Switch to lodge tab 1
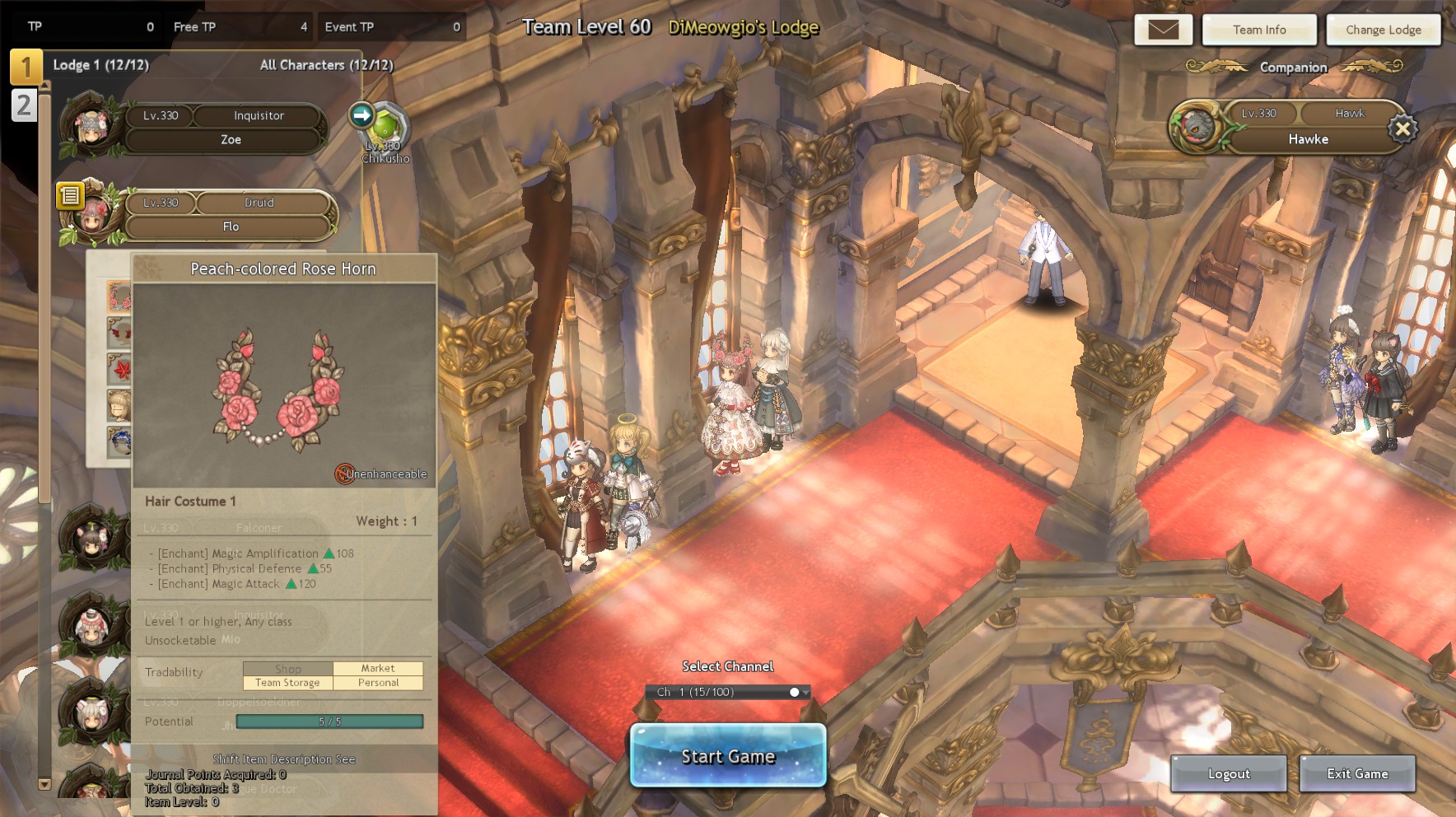 point(26,67)
